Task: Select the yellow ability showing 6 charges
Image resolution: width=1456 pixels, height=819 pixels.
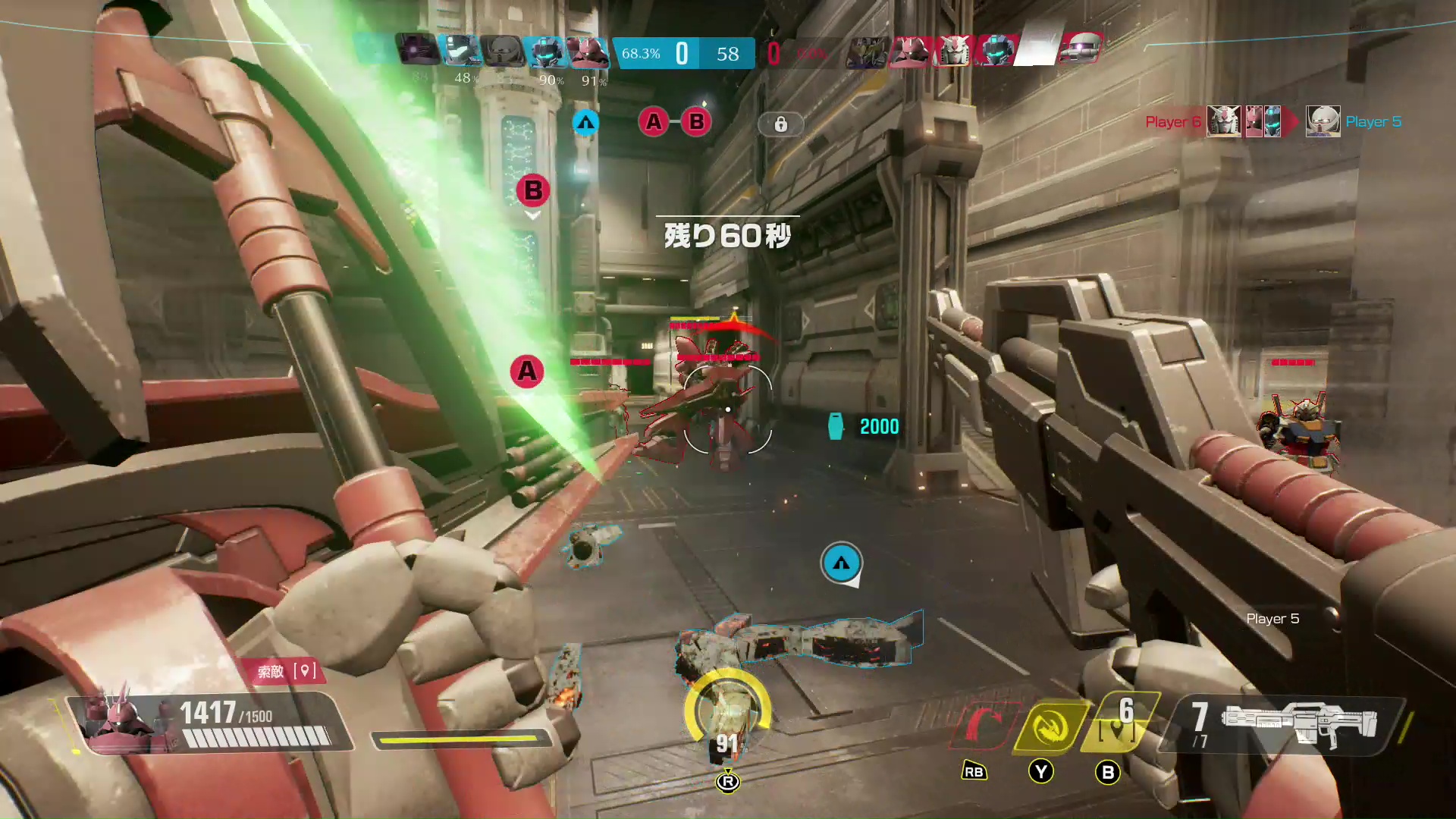Action: tap(1118, 722)
